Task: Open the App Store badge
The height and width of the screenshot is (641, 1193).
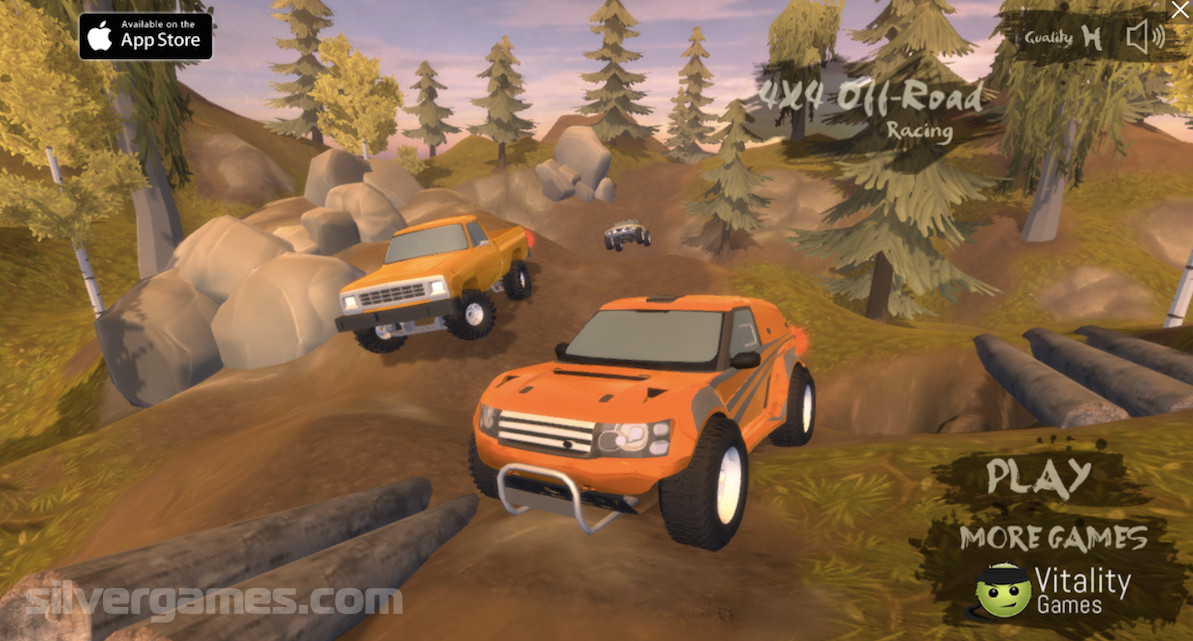Action: 146,36
